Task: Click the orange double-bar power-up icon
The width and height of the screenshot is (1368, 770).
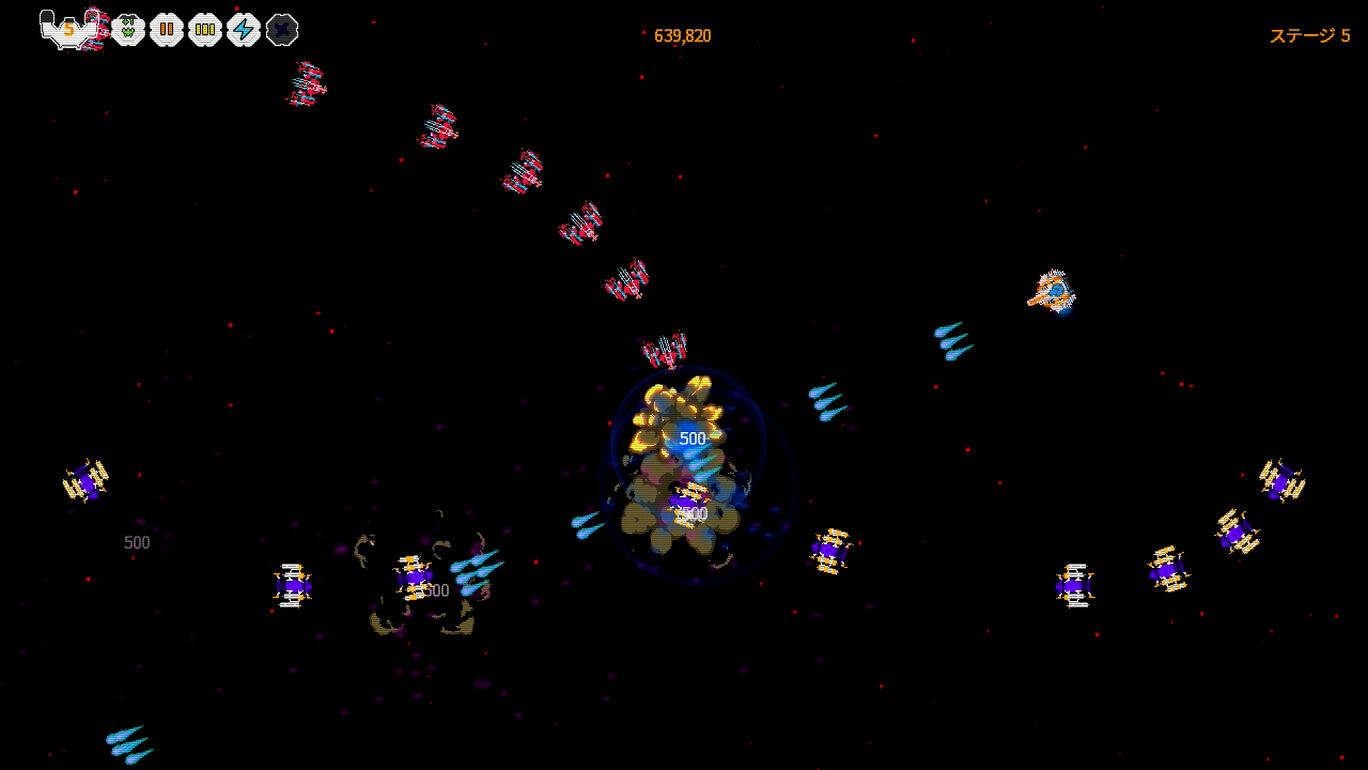Action: pyautogui.click(x=166, y=28)
